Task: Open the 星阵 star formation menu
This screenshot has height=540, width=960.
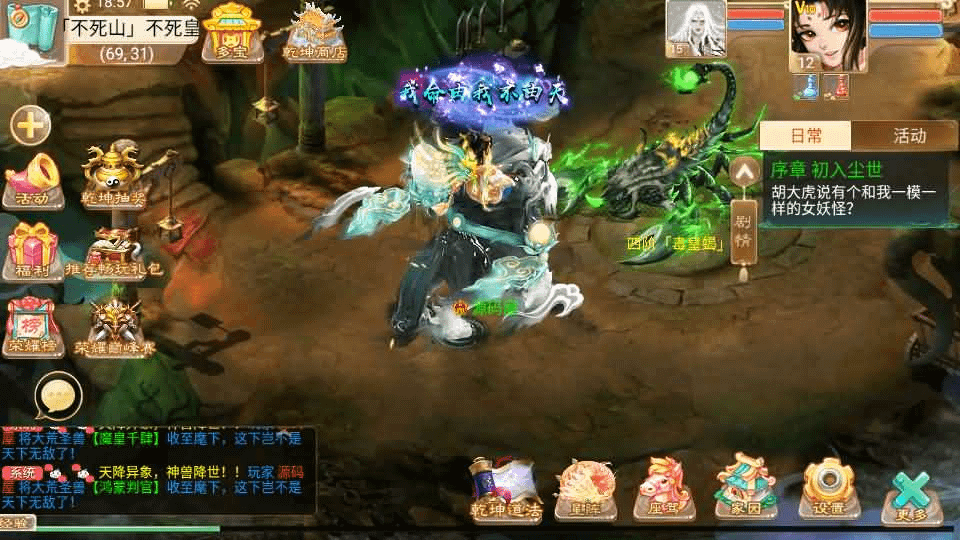Action: pyautogui.click(x=578, y=489)
